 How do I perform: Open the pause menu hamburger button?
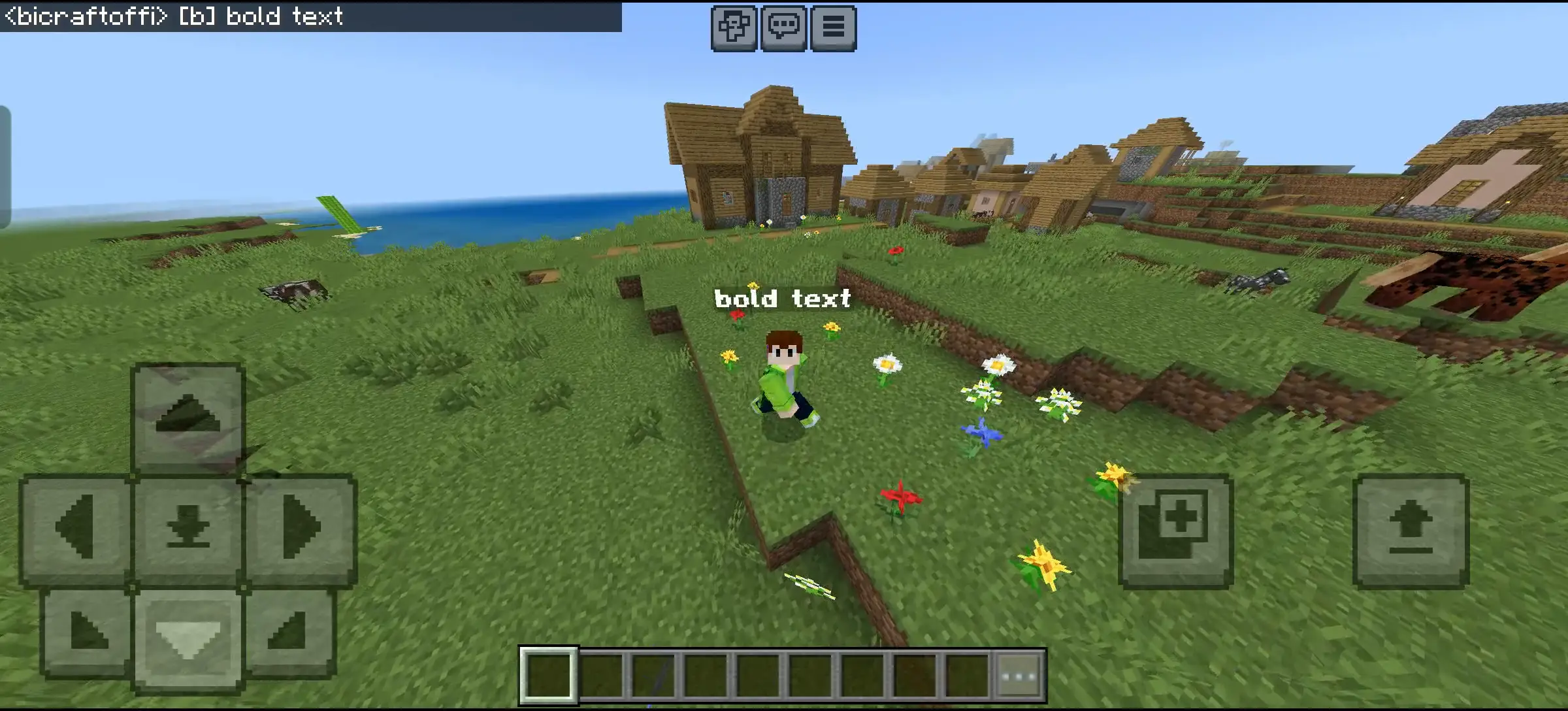[833, 28]
